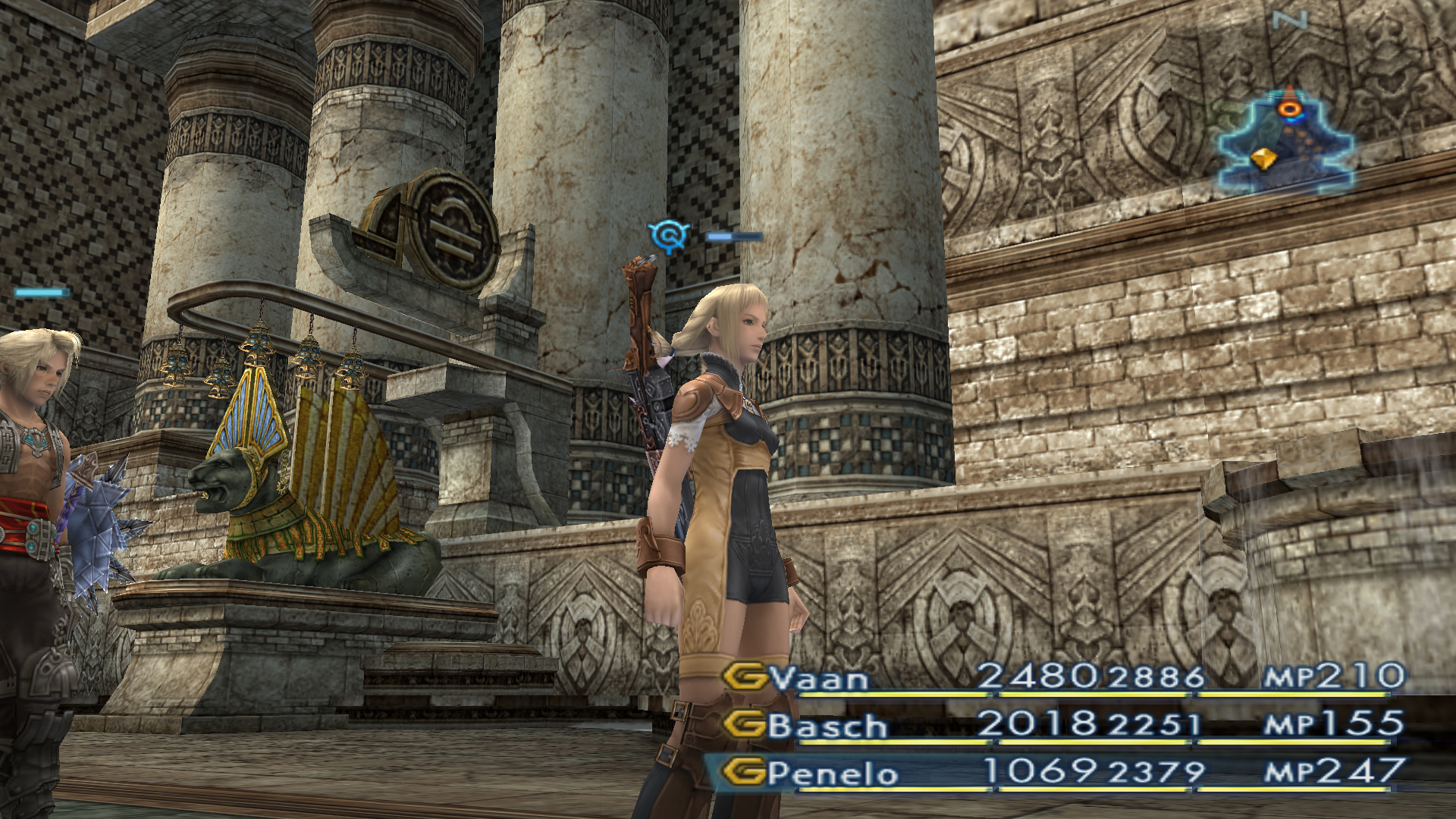Select the gambit icon beside Penelo
This screenshot has height=819, width=1456.
(744, 772)
